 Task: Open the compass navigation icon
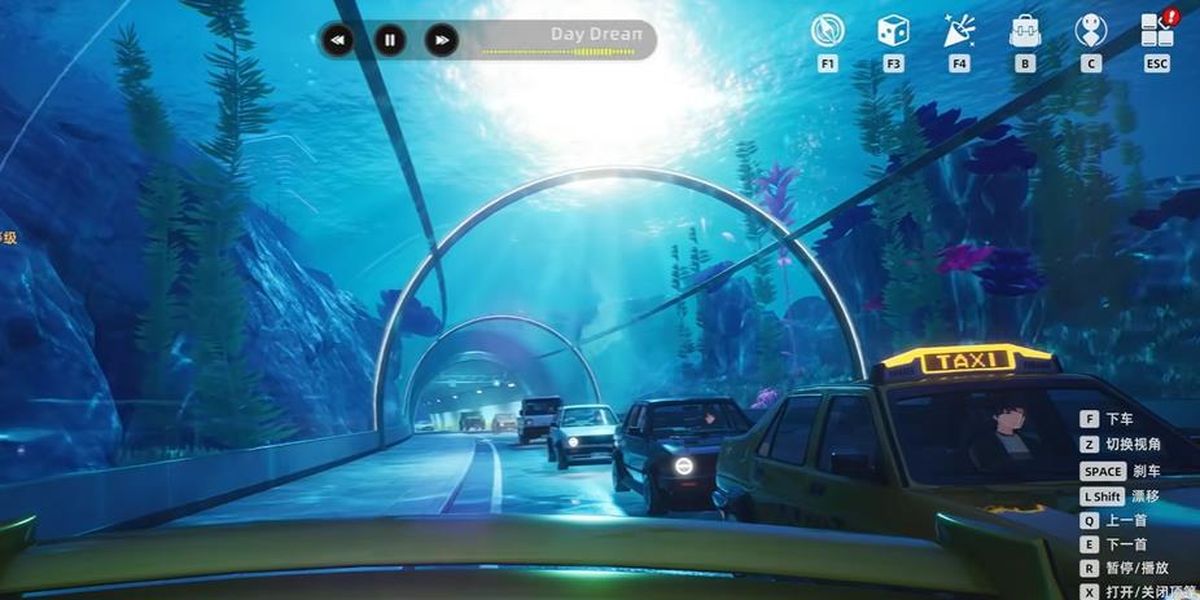(827, 31)
